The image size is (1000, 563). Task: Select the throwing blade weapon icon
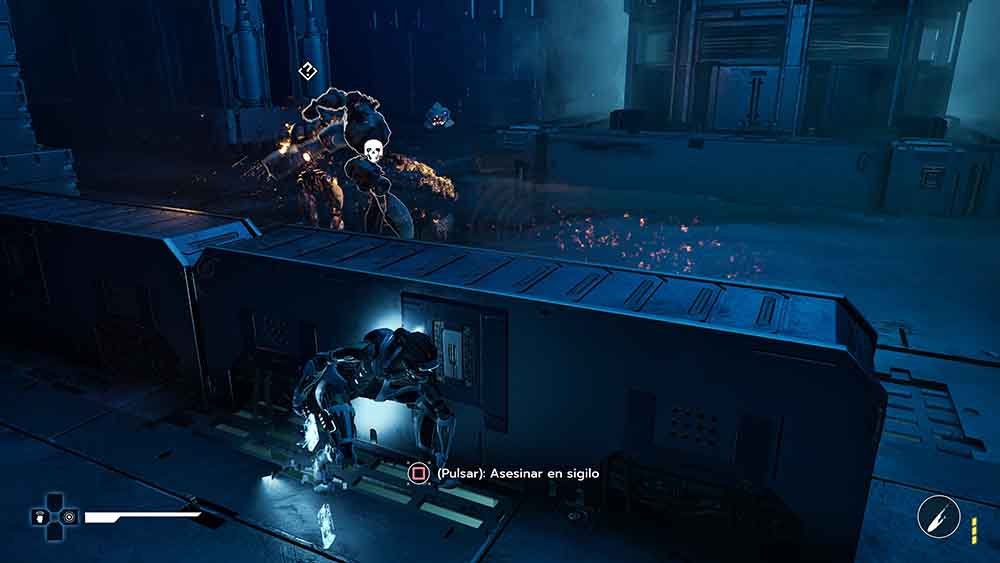tap(938, 517)
